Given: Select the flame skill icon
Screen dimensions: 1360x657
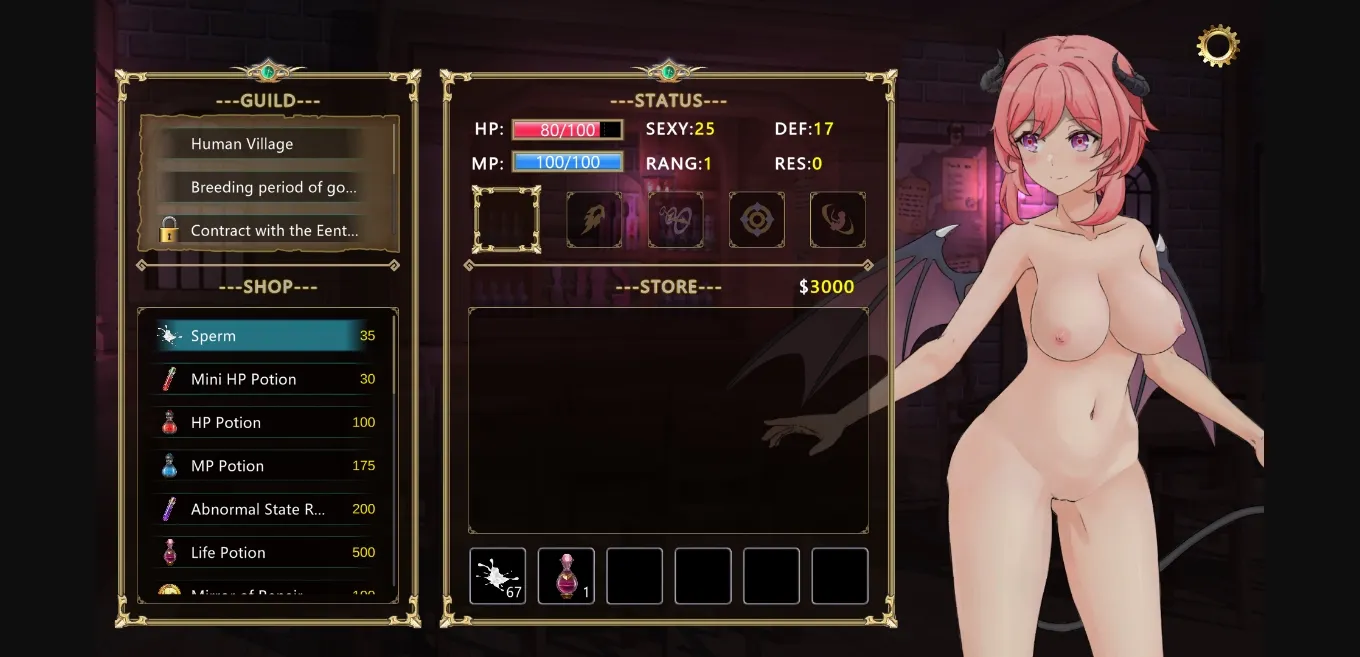Looking at the screenshot, I should click(594, 220).
